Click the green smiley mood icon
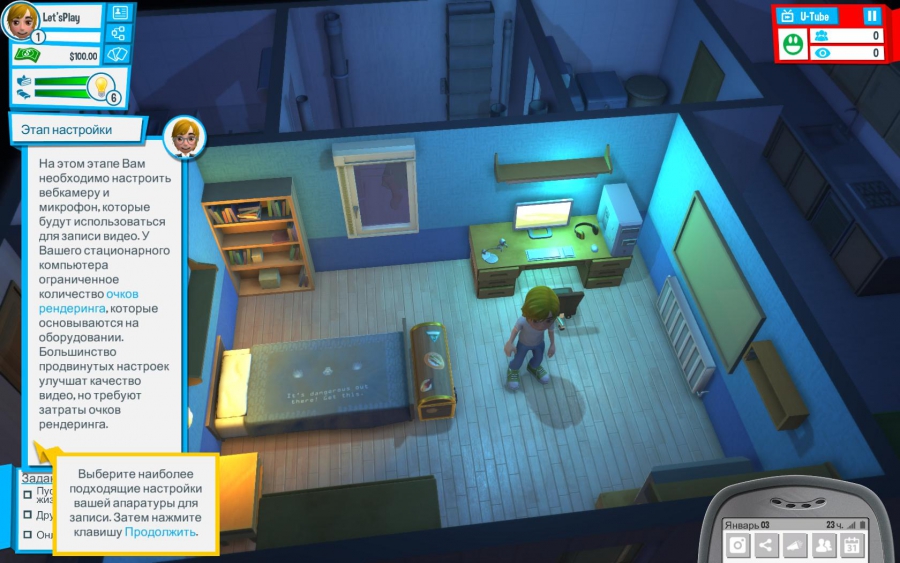 click(x=793, y=44)
